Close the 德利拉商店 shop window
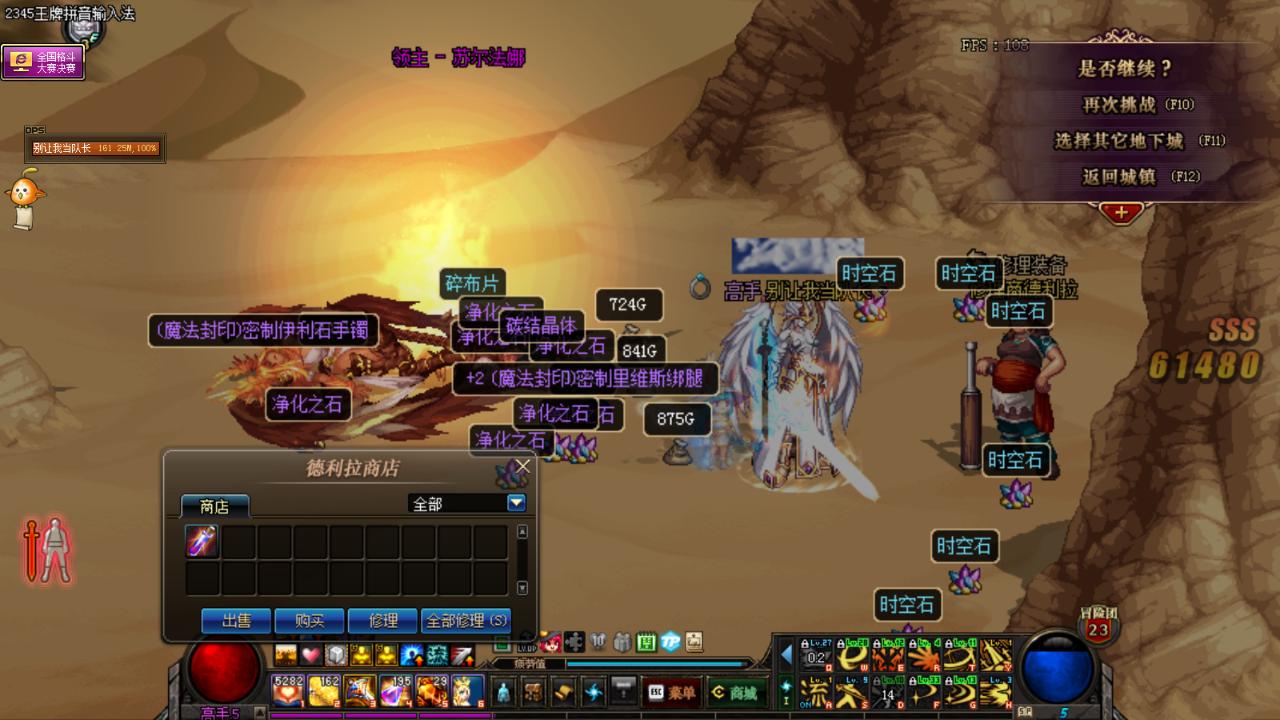The width and height of the screenshot is (1280, 720). [x=522, y=466]
